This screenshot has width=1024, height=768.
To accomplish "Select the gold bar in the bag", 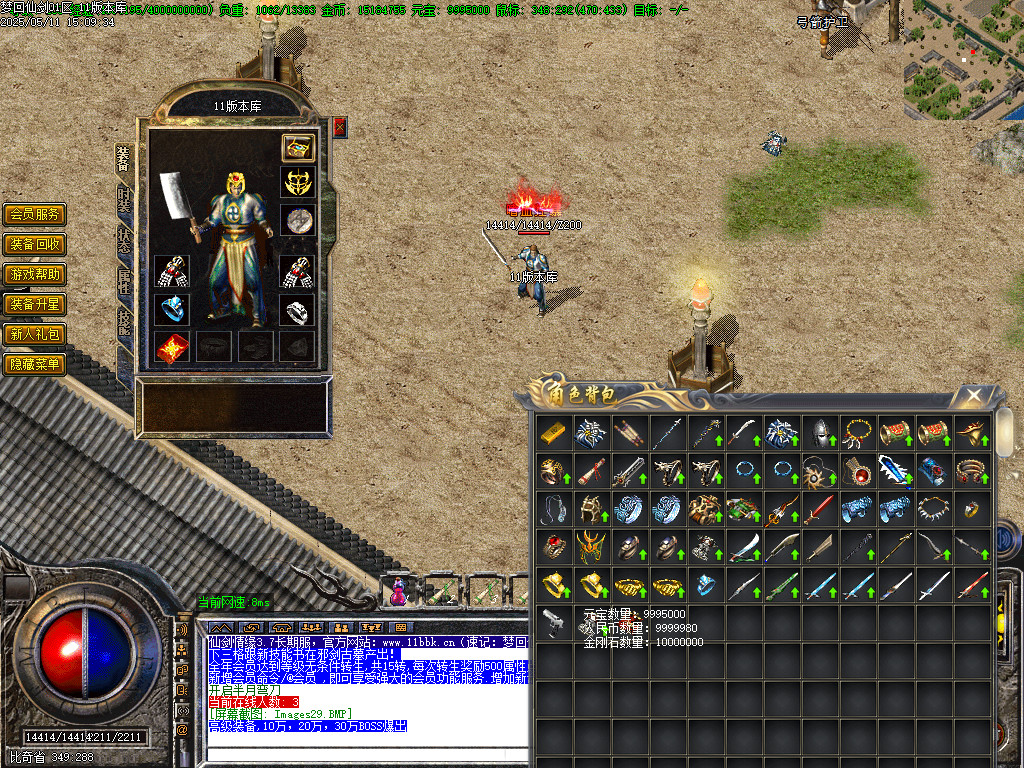I will click(x=552, y=433).
